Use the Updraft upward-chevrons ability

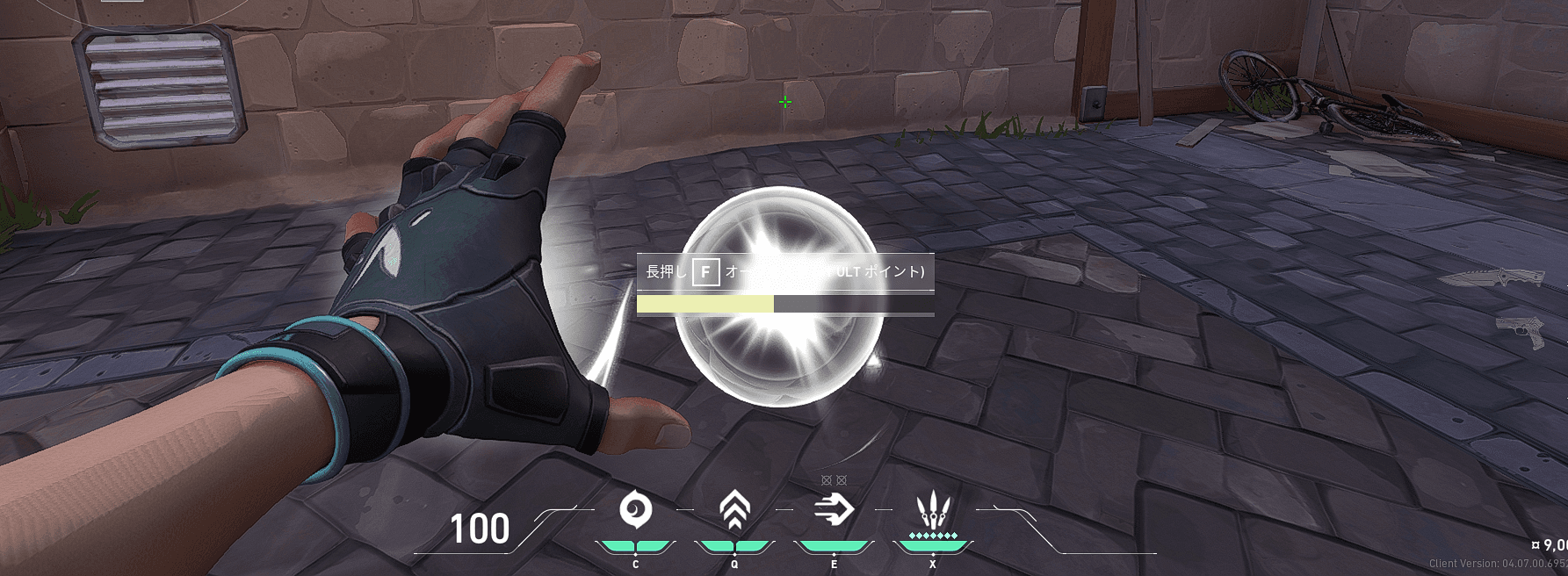pos(734,509)
